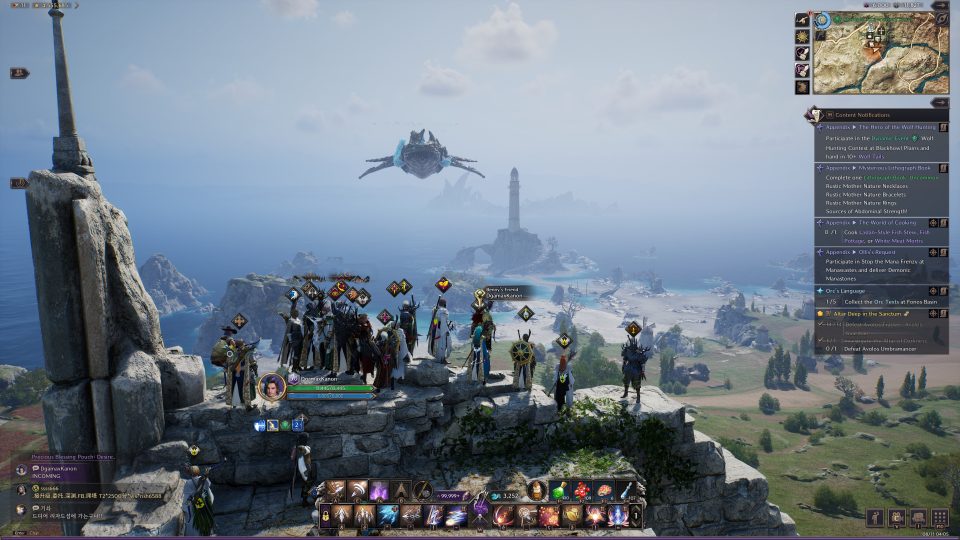Image resolution: width=960 pixels, height=540 pixels.
Task: Select the bell-shaped food item slot
Action: (537, 491)
